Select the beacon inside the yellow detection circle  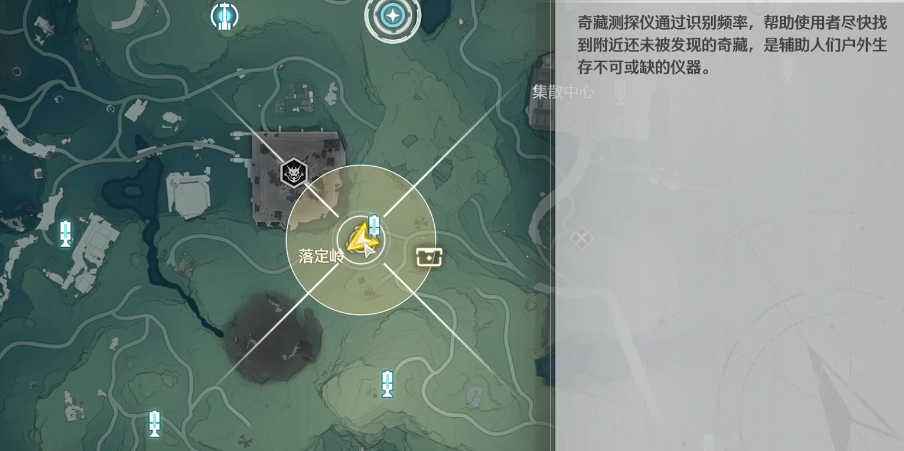click(x=374, y=225)
